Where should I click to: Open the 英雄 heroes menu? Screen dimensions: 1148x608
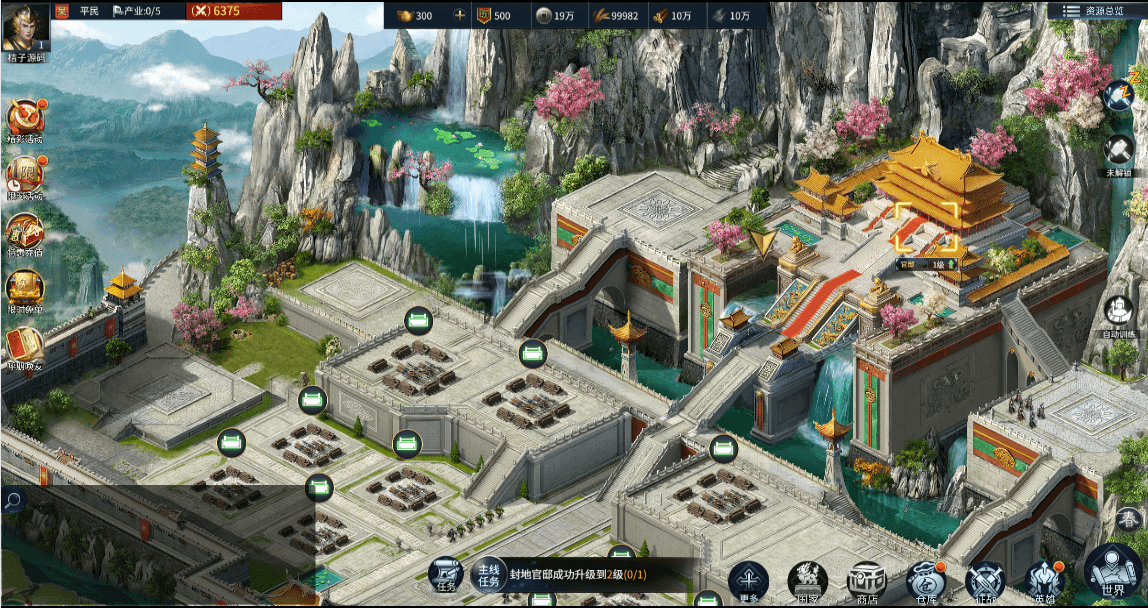coord(1044,581)
